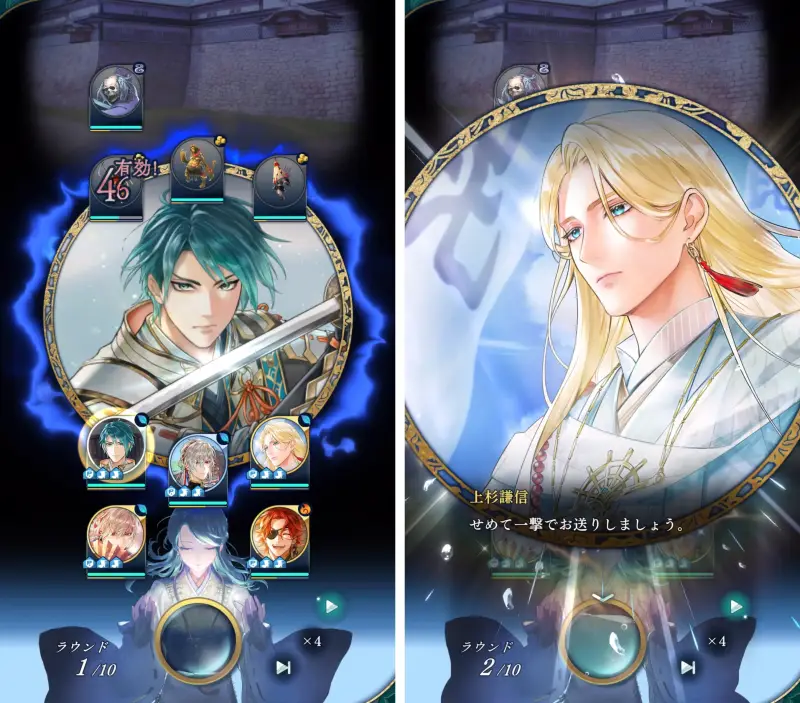Target the skull-faced enemy card
Viewport: 800px width, 703px height.
pyautogui.click(x=115, y=94)
